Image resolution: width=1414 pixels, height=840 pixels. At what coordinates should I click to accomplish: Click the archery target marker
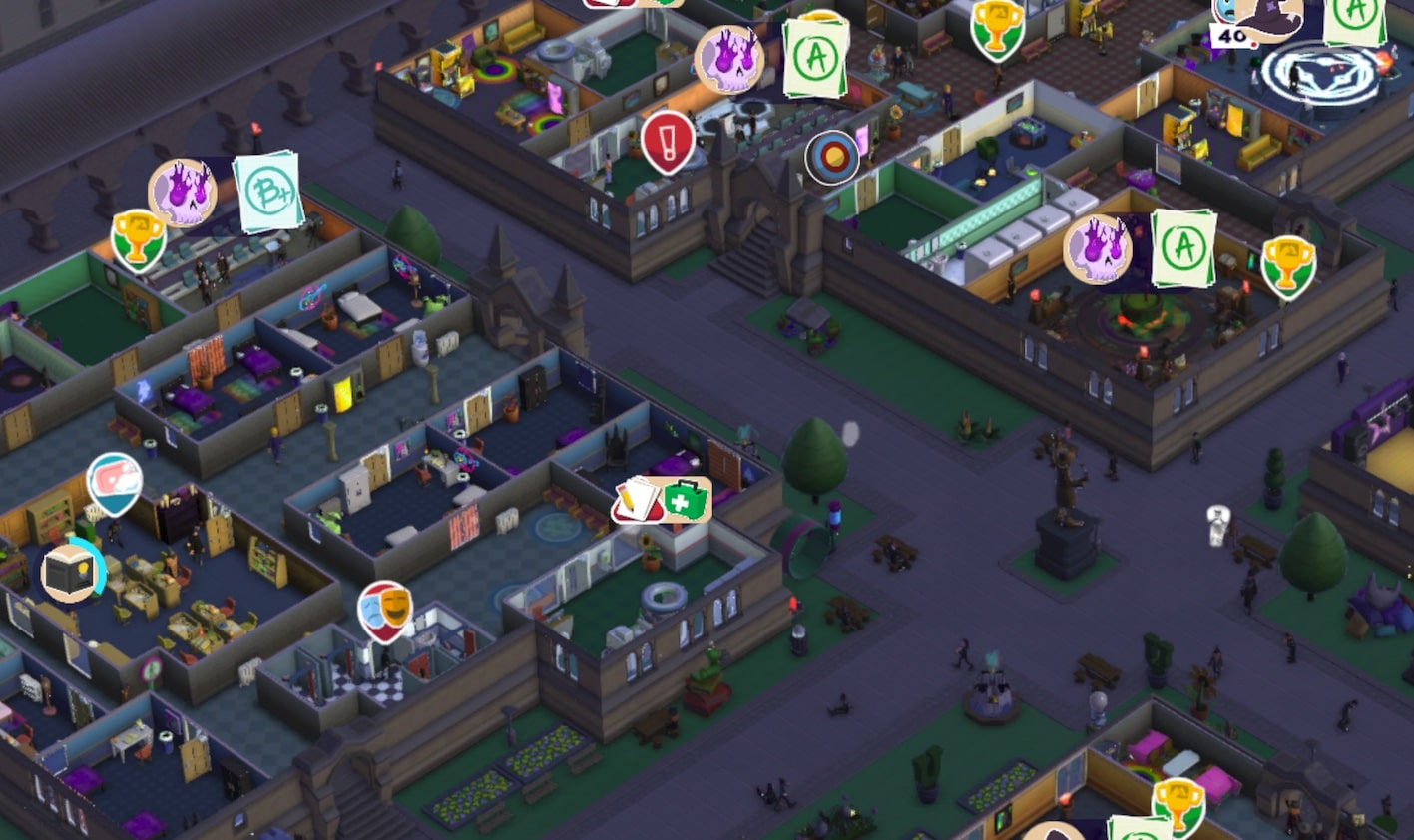tap(833, 157)
